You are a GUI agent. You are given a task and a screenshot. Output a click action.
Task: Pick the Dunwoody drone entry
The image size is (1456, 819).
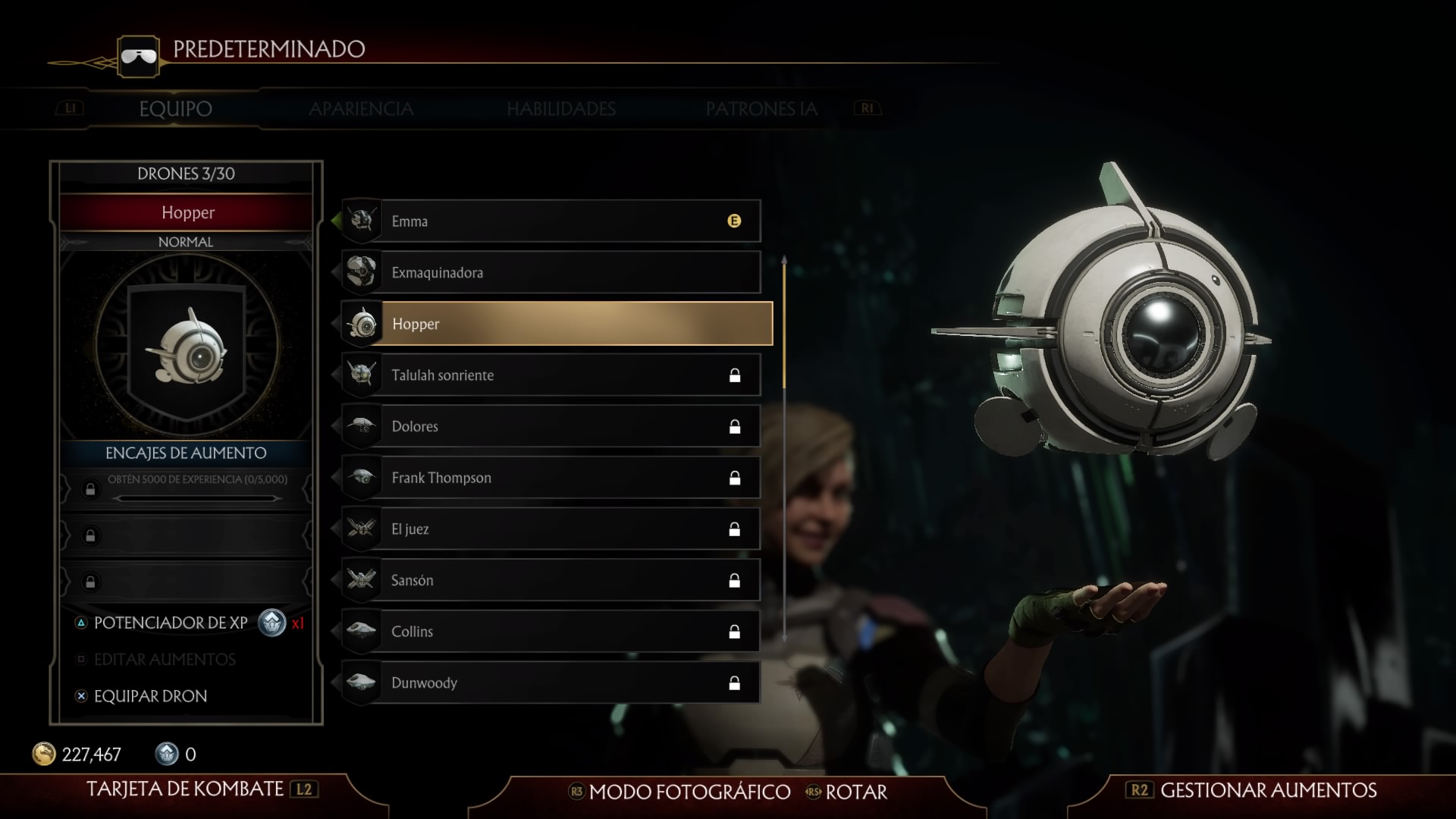tap(552, 683)
